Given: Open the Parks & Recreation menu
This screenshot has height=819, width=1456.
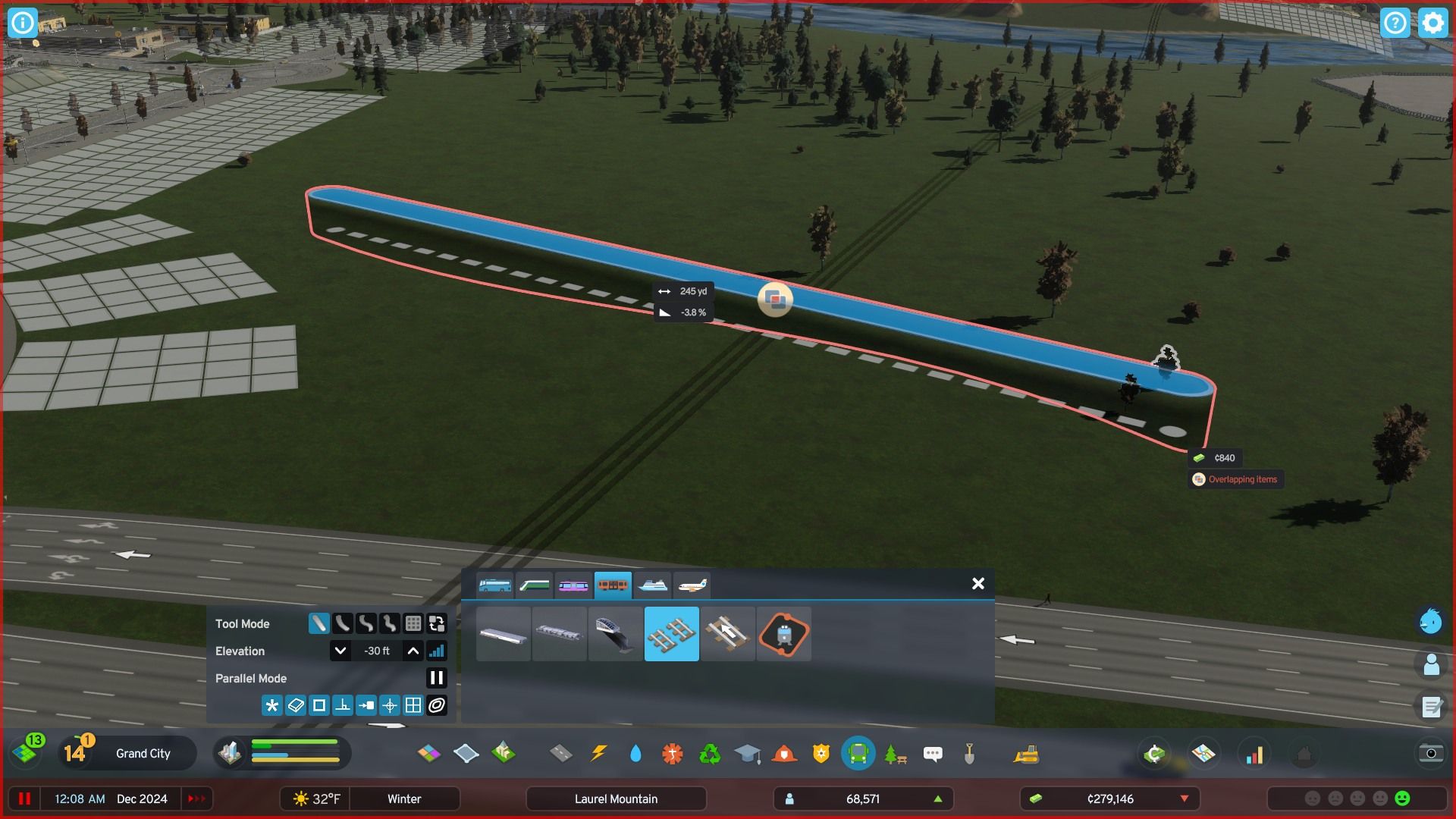Looking at the screenshot, I should tap(896, 753).
